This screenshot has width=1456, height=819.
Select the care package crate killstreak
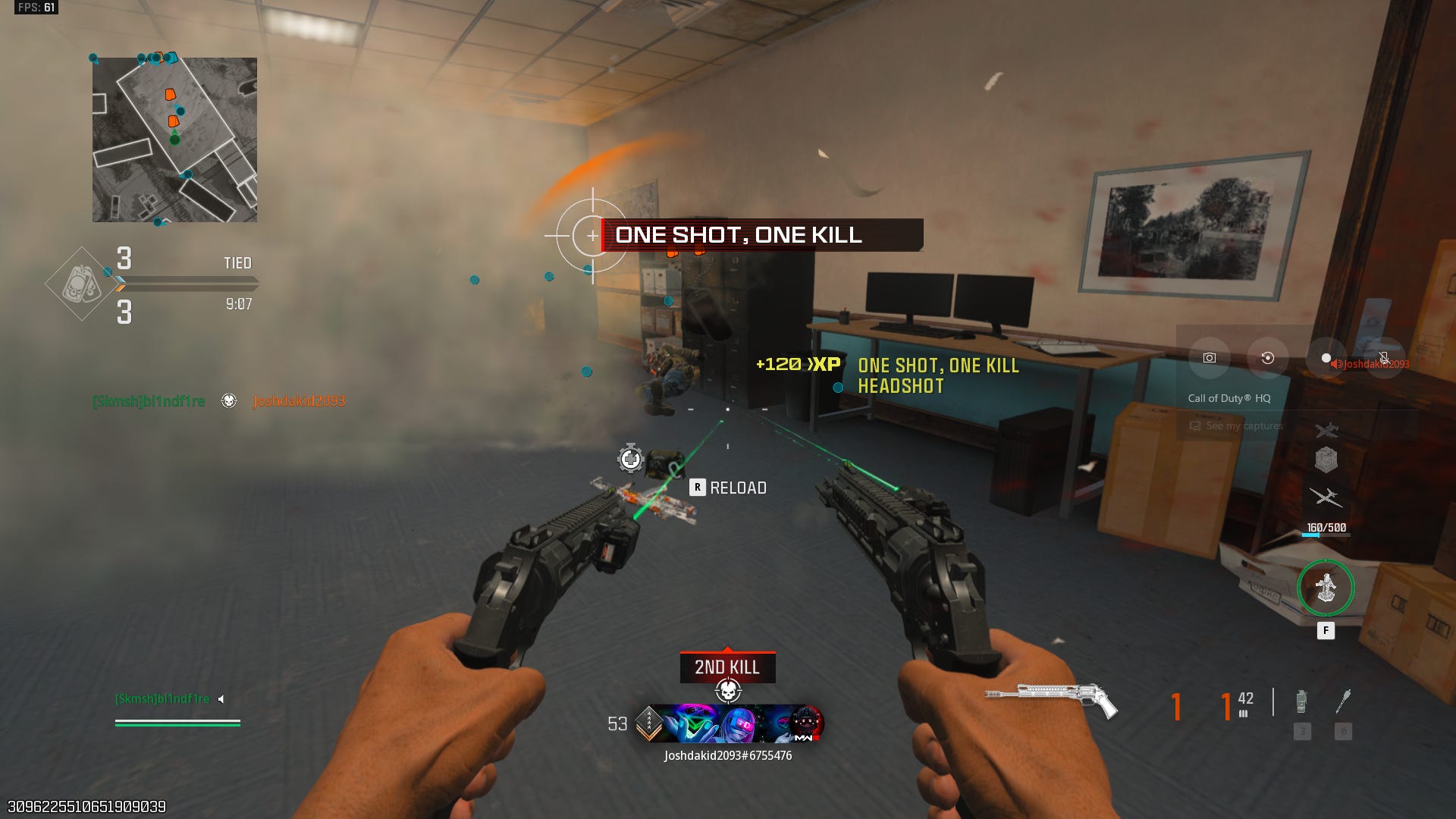point(1326,460)
